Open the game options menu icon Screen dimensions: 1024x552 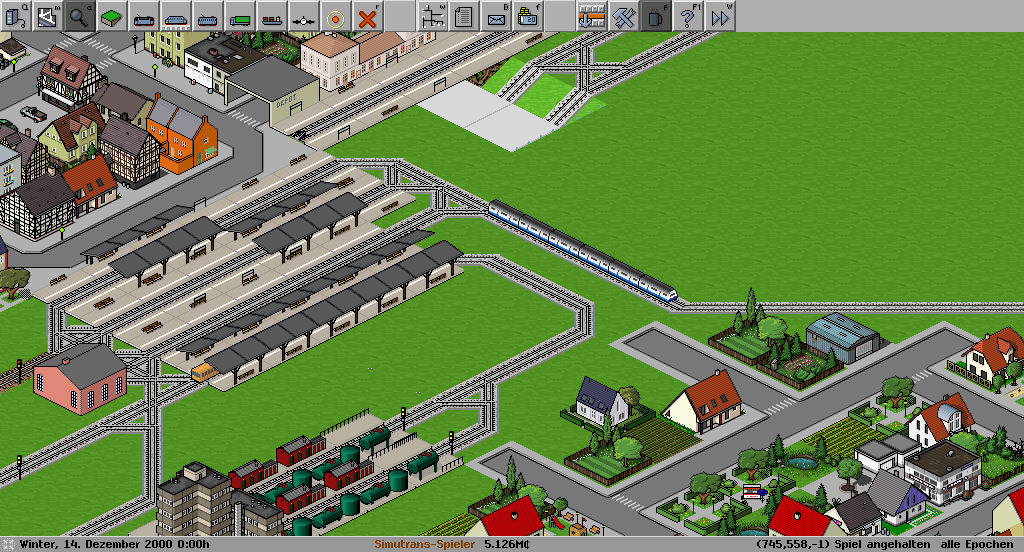[x=15, y=15]
